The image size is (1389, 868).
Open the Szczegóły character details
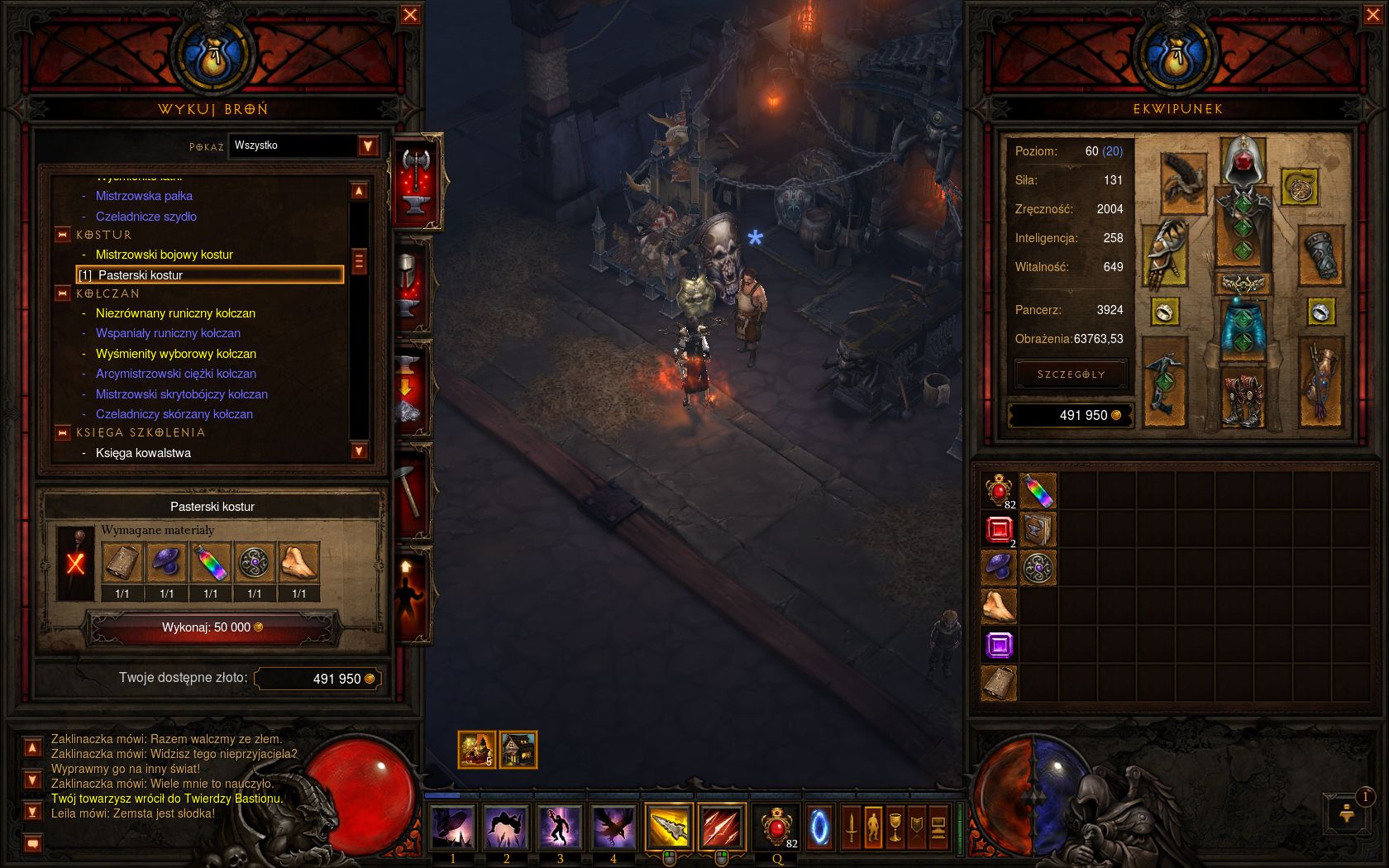pos(1071,374)
